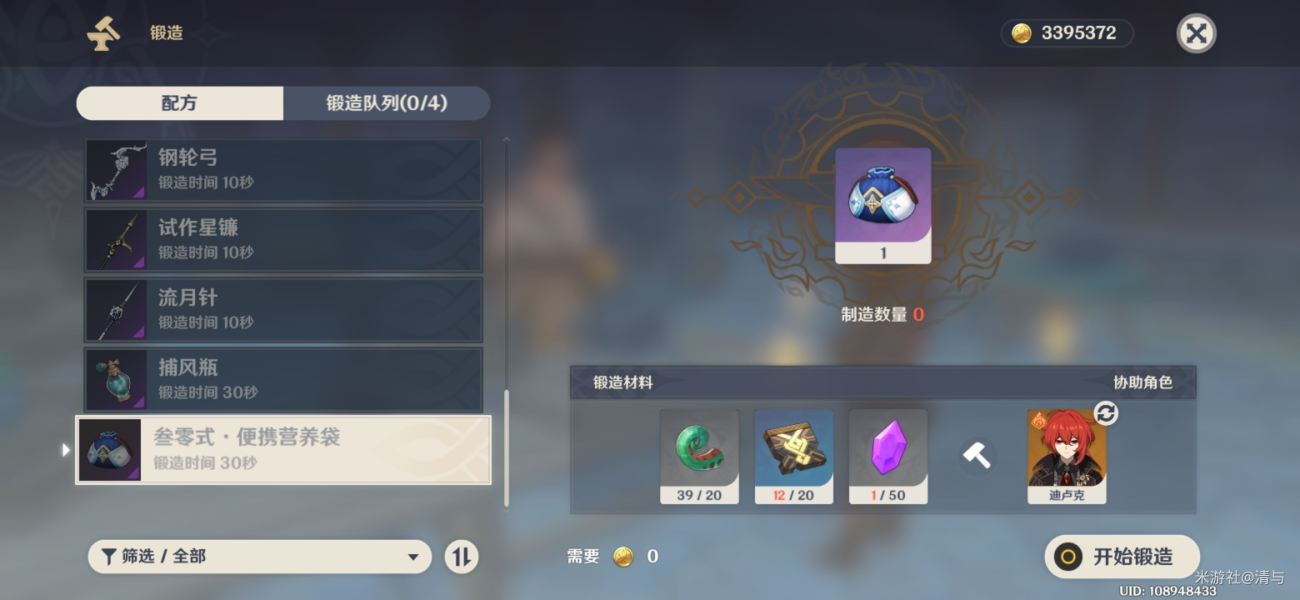
Task: Choose the 试作星镰 recipe
Action: click(x=283, y=240)
